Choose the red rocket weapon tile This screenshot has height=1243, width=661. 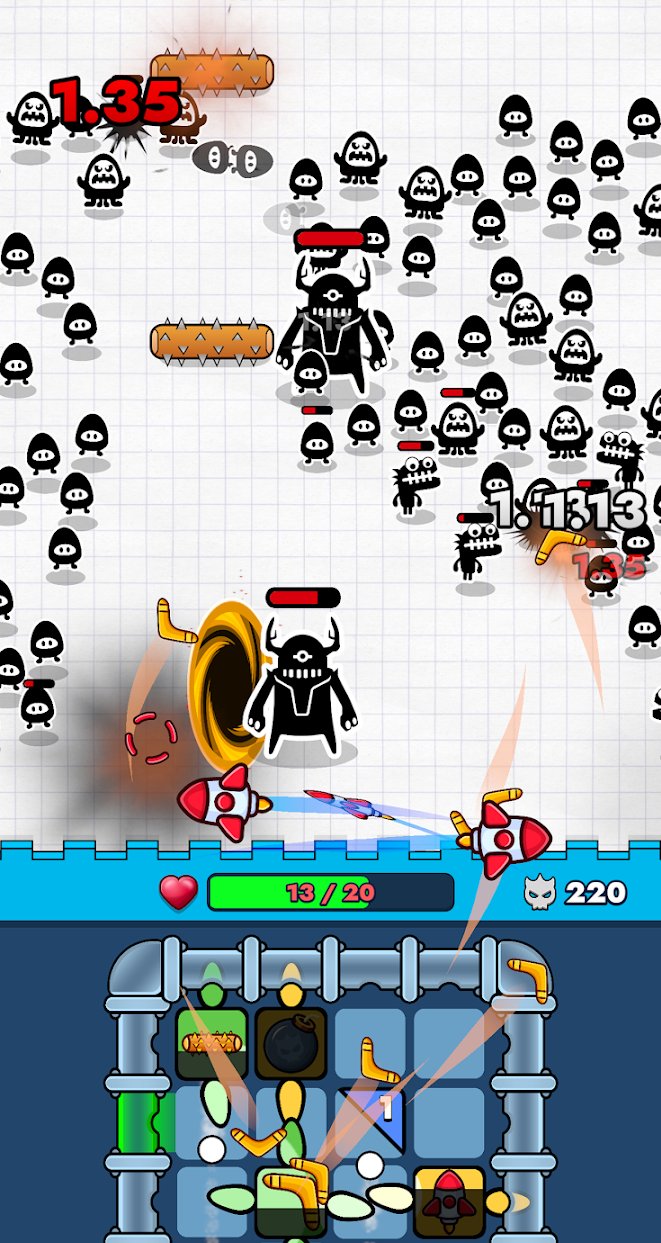[x=449, y=1202]
